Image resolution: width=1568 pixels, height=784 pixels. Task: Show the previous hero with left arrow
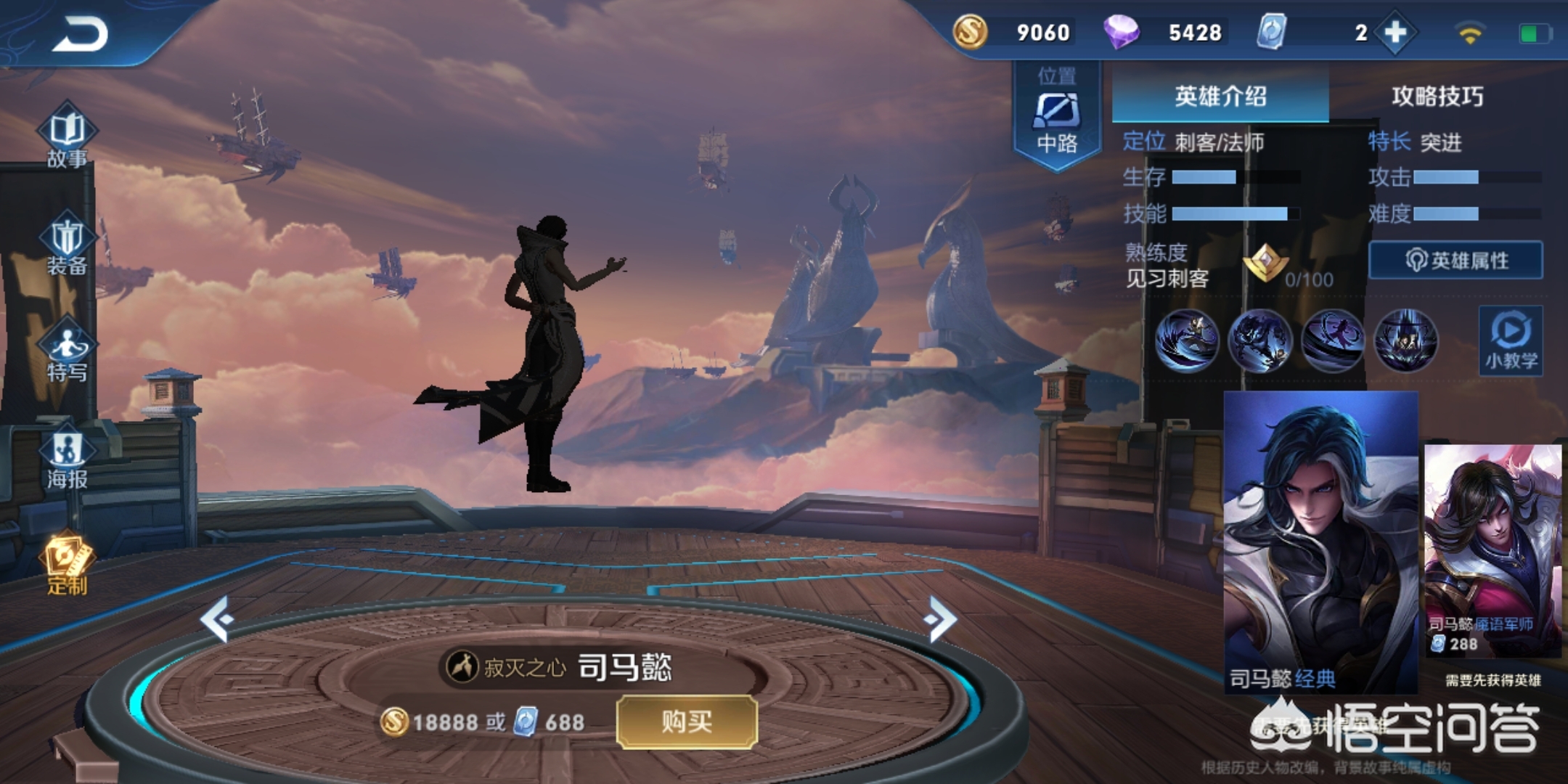pyautogui.click(x=217, y=619)
